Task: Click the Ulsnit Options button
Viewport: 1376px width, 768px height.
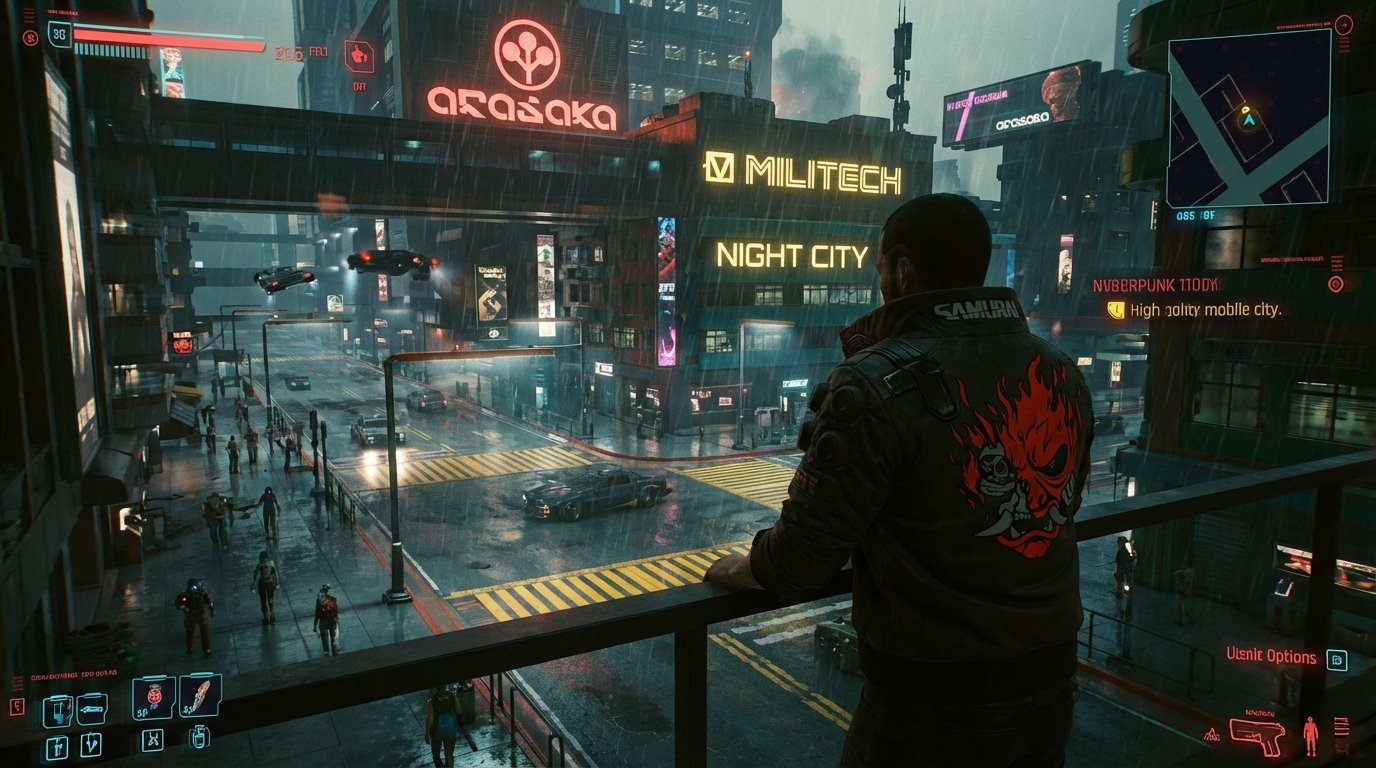Action: tap(1272, 657)
